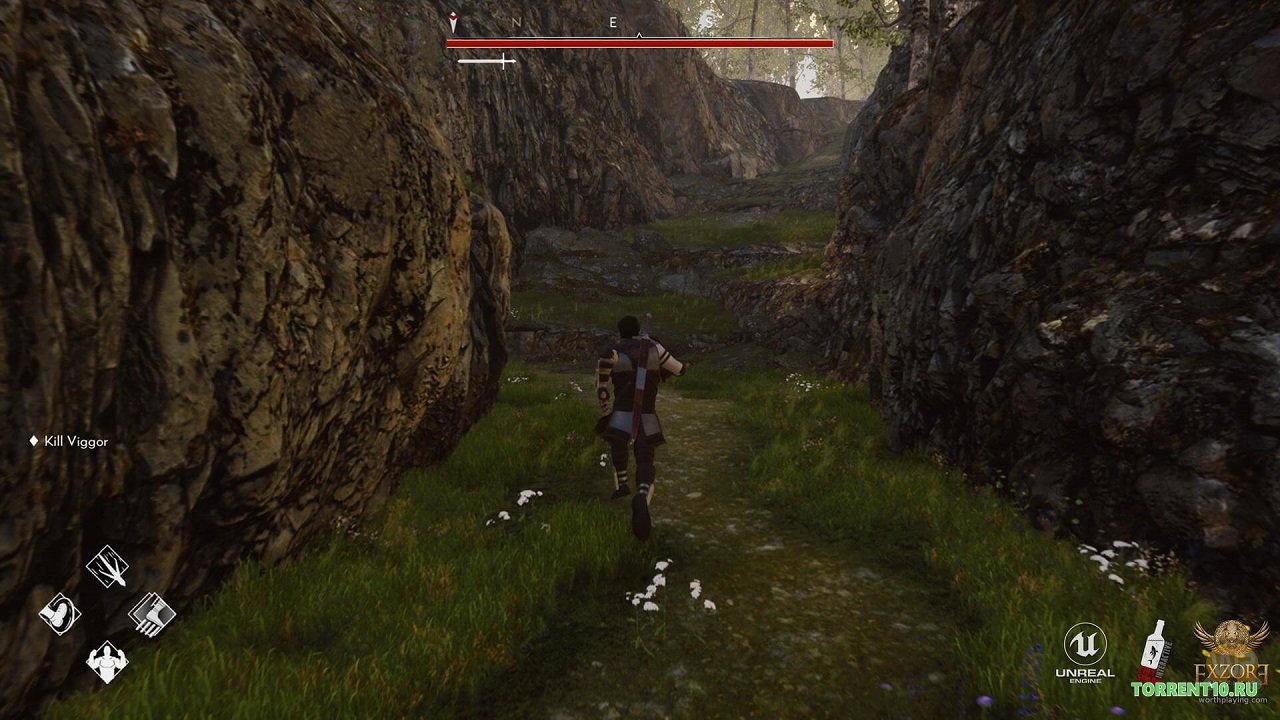Trigger the gauntlet fist ability icon
Viewport: 1280px width, 720px height.
coord(152,613)
